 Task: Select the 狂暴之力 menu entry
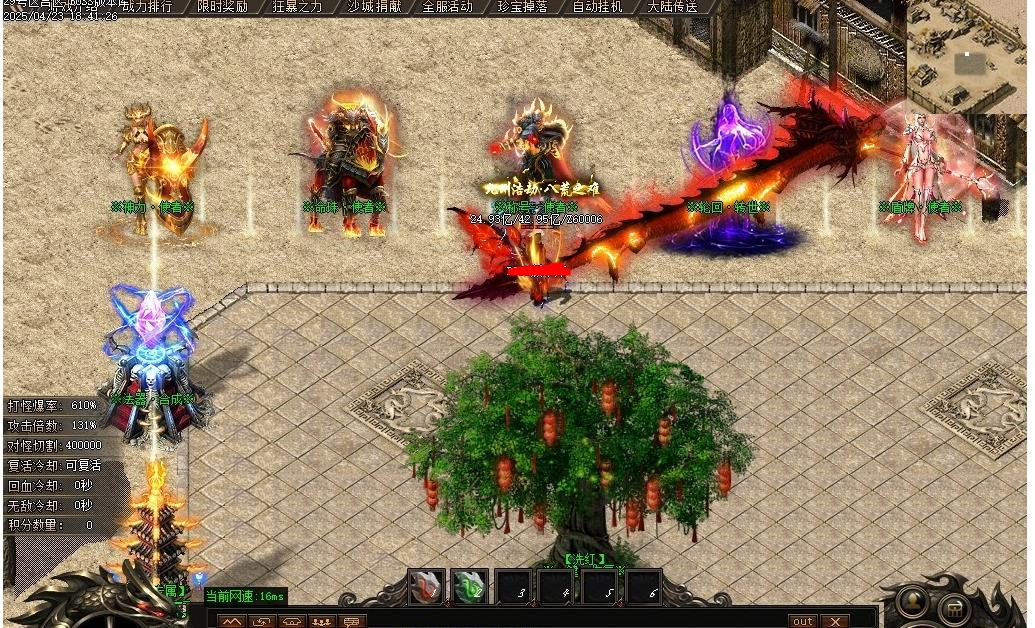[x=298, y=7]
